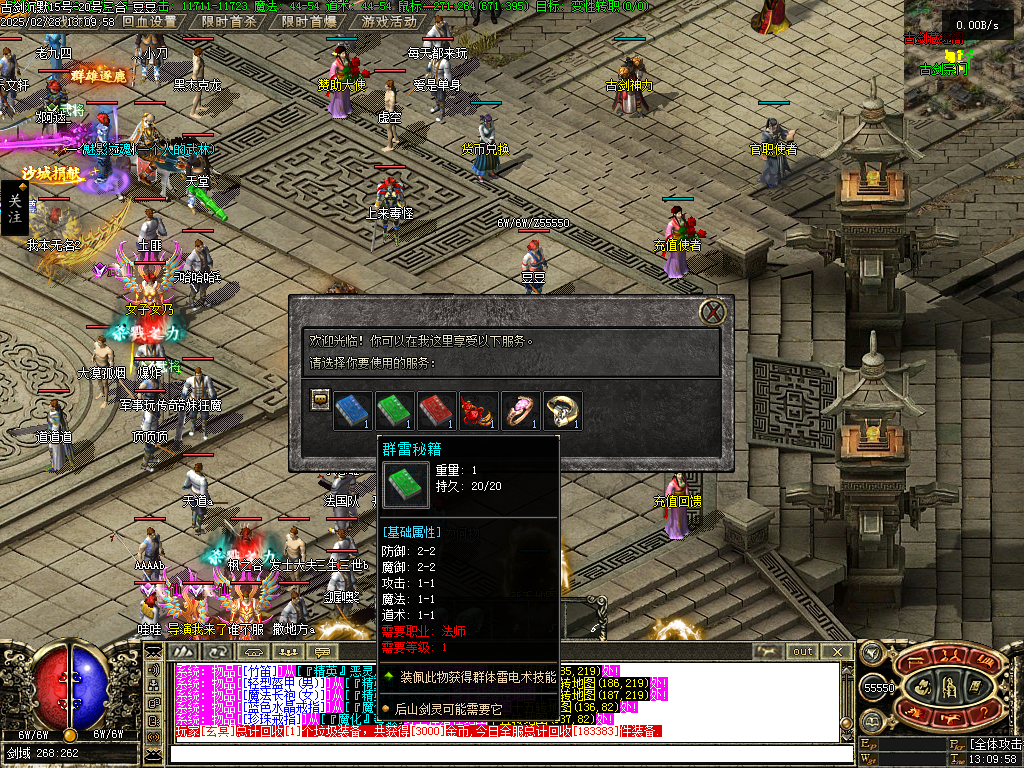Toggle the 关注 side tab
The width and height of the screenshot is (1024, 768).
(14, 208)
